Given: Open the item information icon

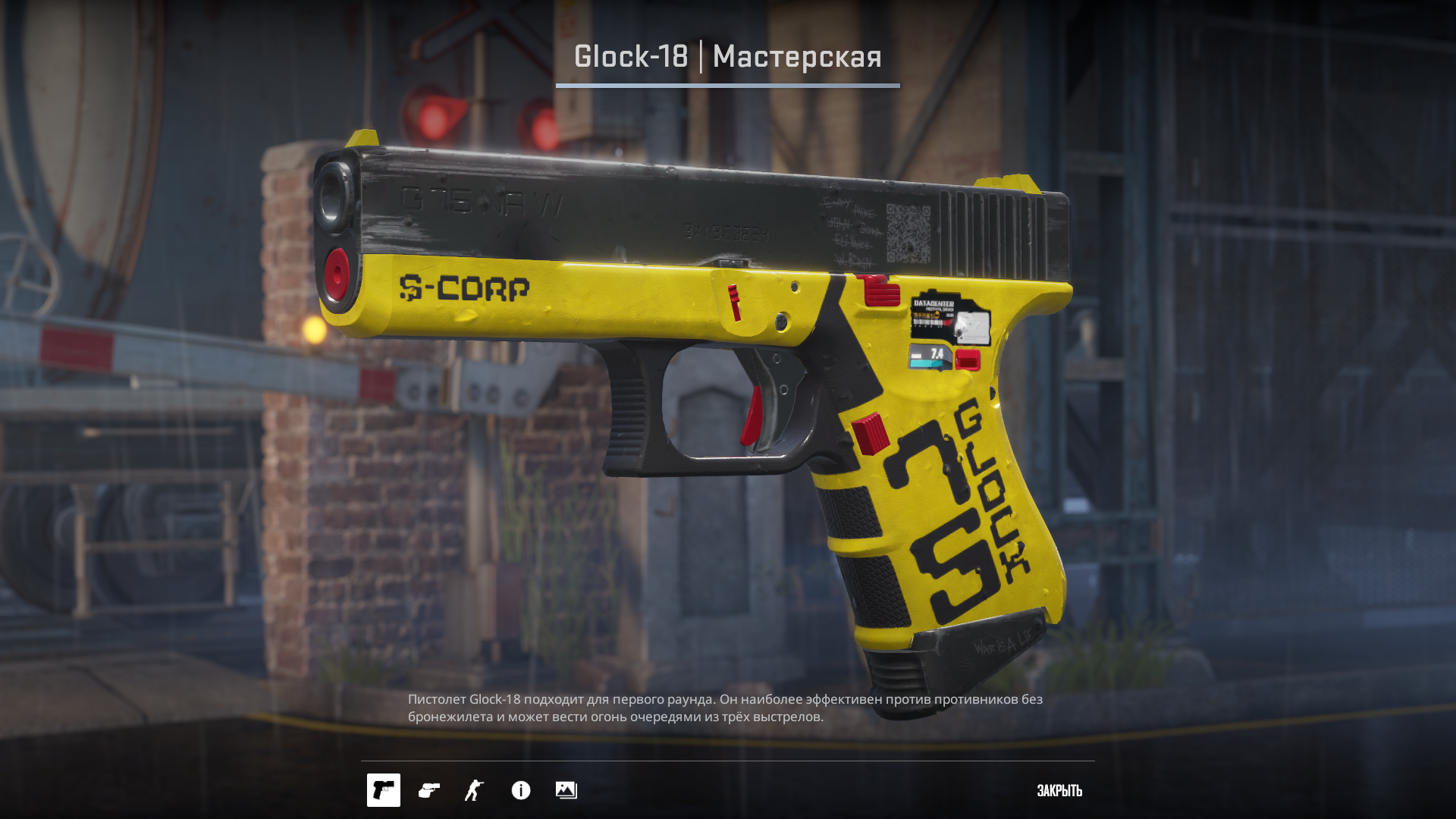Looking at the screenshot, I should point(521,790).
